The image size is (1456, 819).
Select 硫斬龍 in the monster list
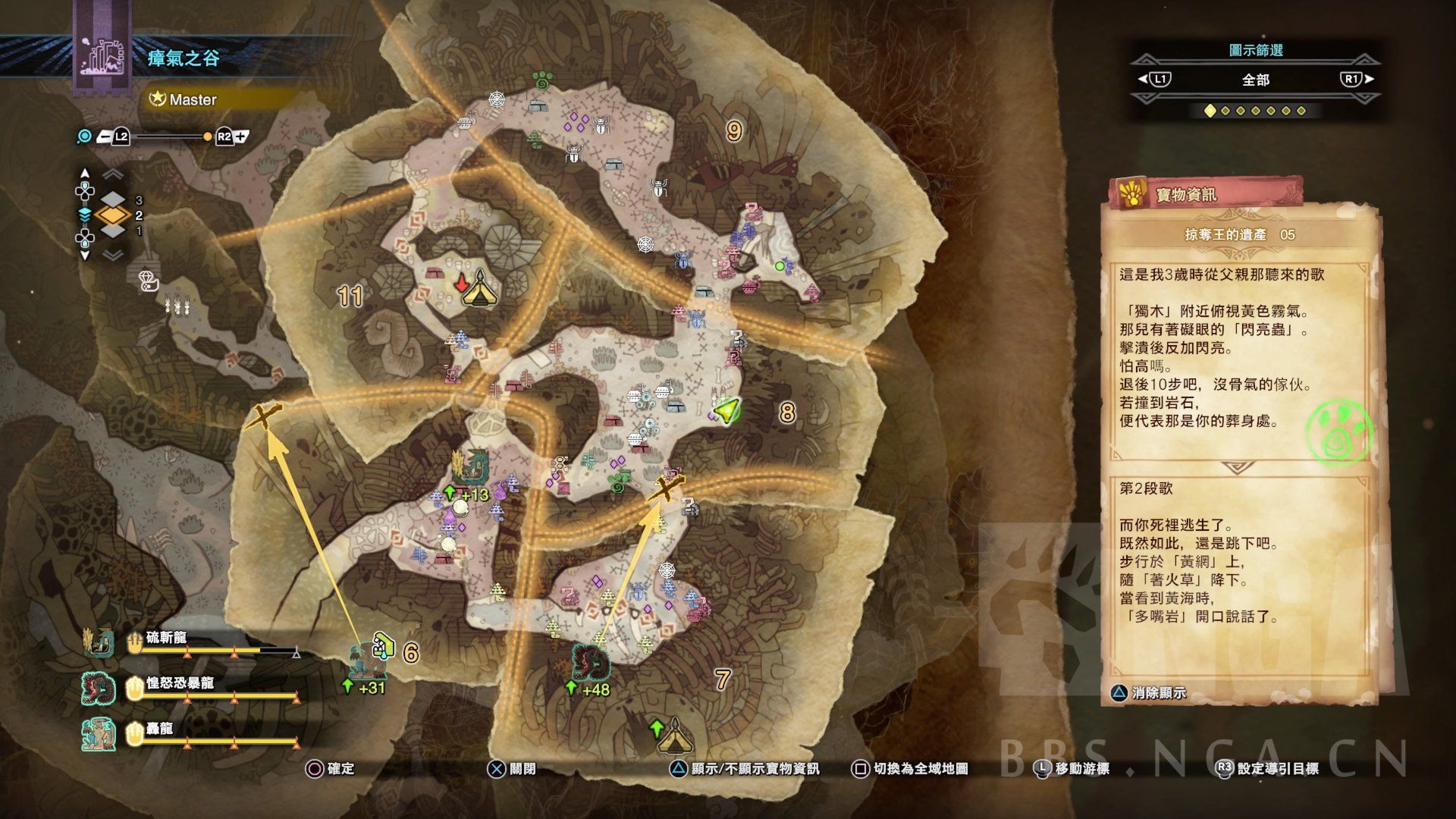pos(165,639)
